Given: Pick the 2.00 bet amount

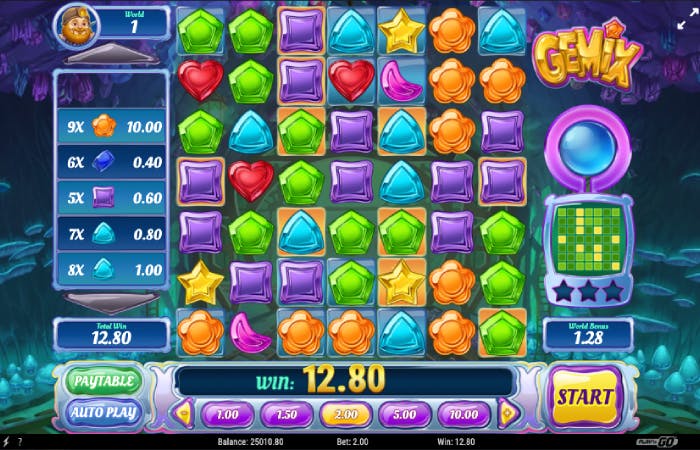Looking at the screenshot, I should 345,414.
